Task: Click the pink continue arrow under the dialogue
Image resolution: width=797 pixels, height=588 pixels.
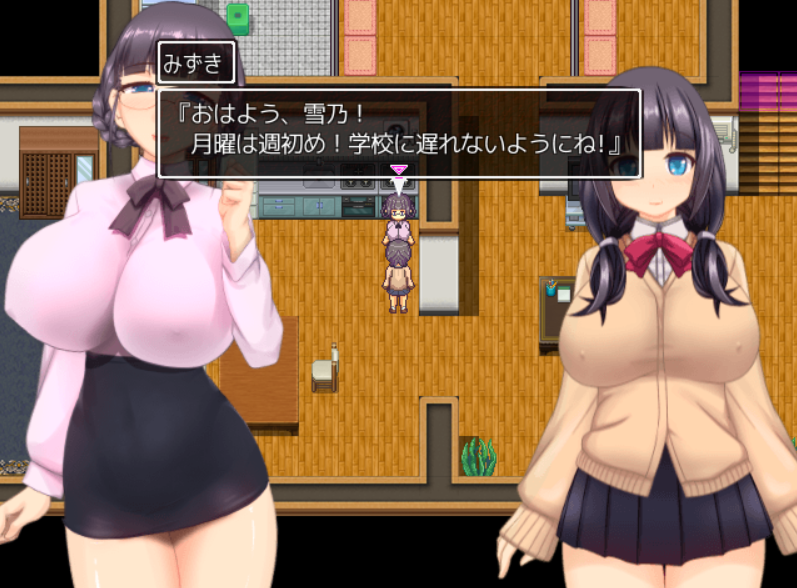Action: point(398,171)
